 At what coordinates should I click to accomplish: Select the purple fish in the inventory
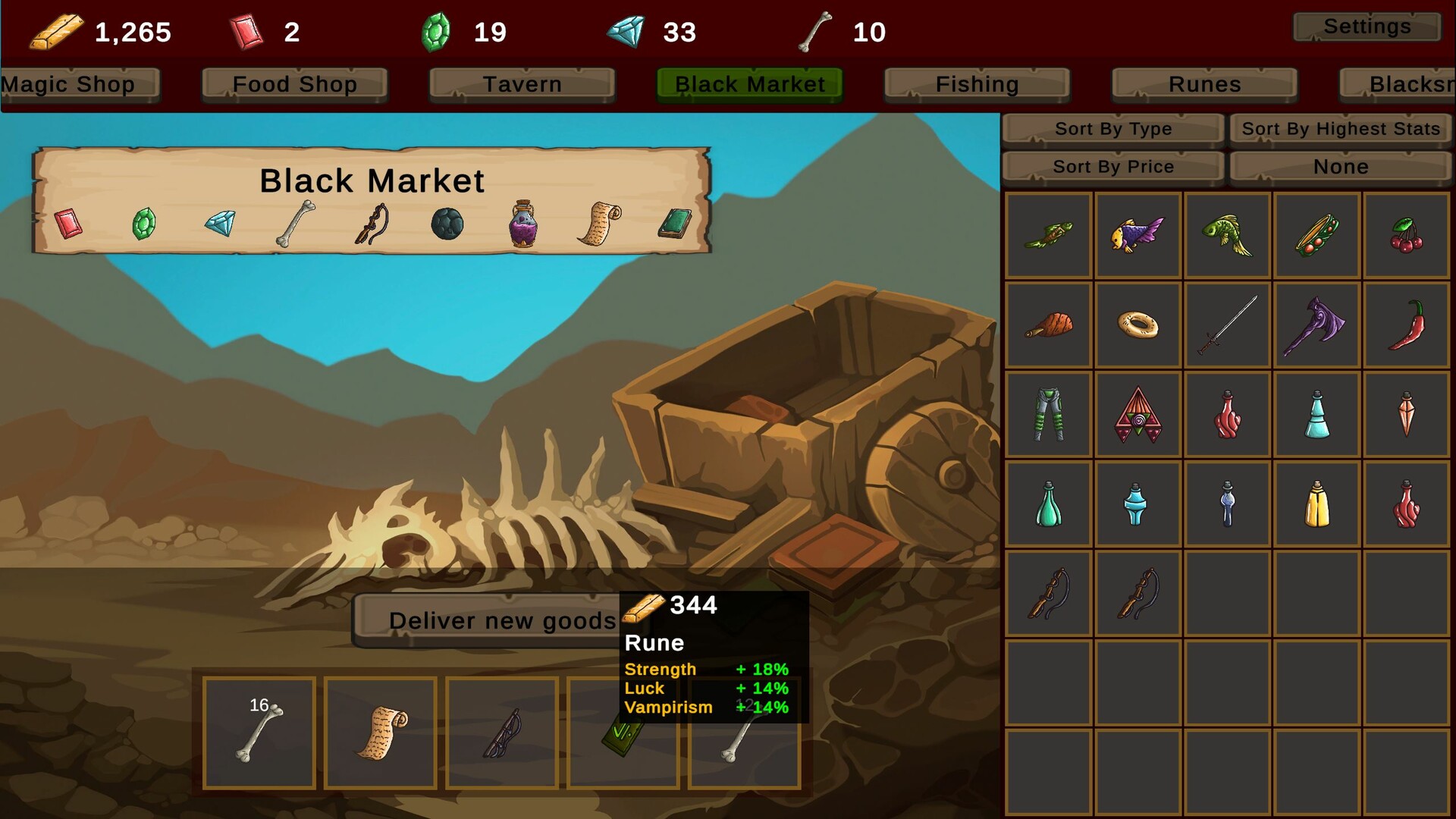point(1137,235)
